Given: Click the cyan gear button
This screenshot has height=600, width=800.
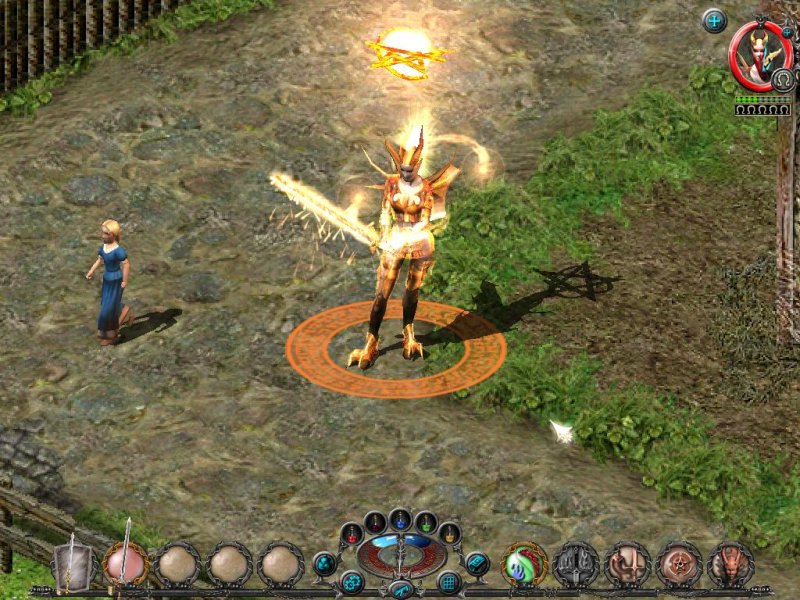Looking at the screenshot, I should point(351,581).
